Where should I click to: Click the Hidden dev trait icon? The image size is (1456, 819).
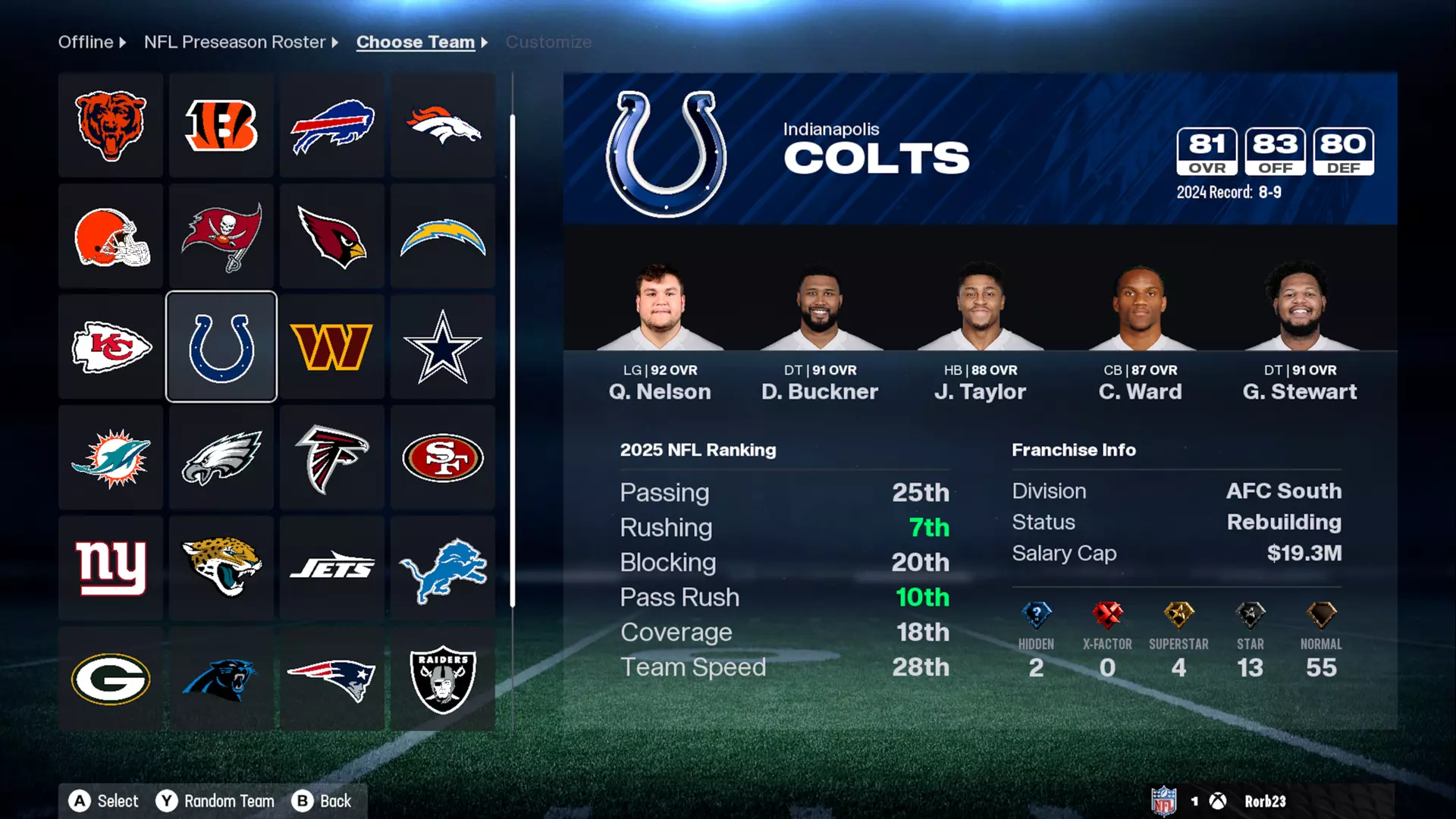1036,616
